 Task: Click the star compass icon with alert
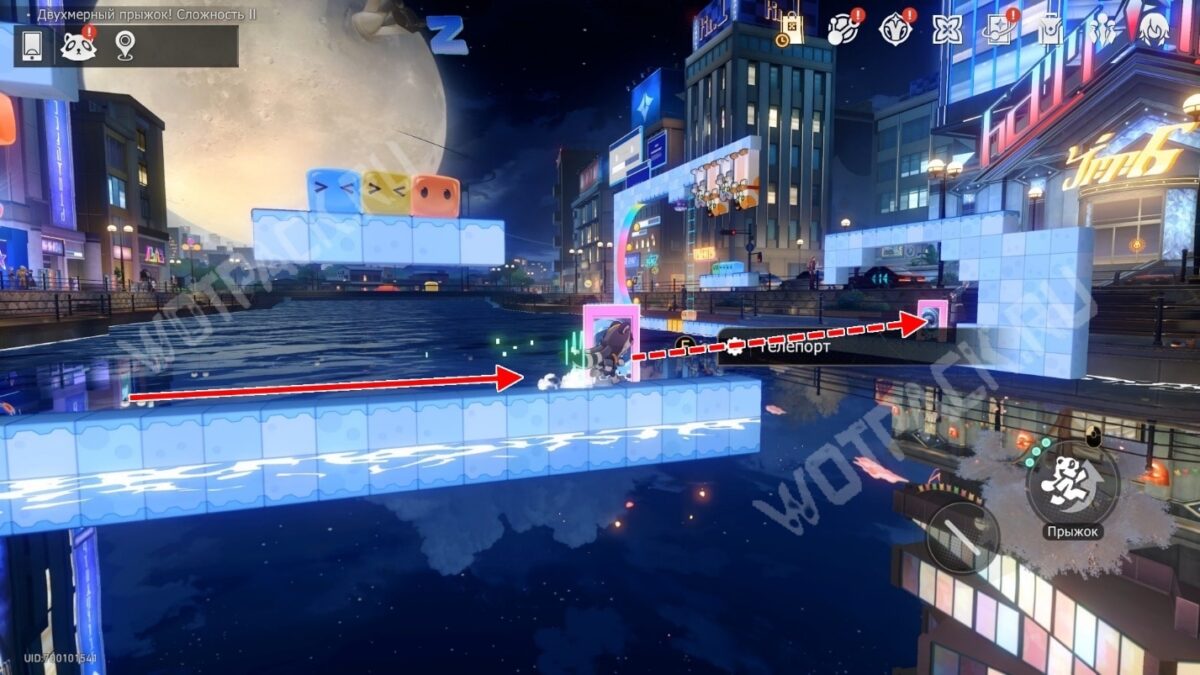pyautogui.click(x=895, y=29)
